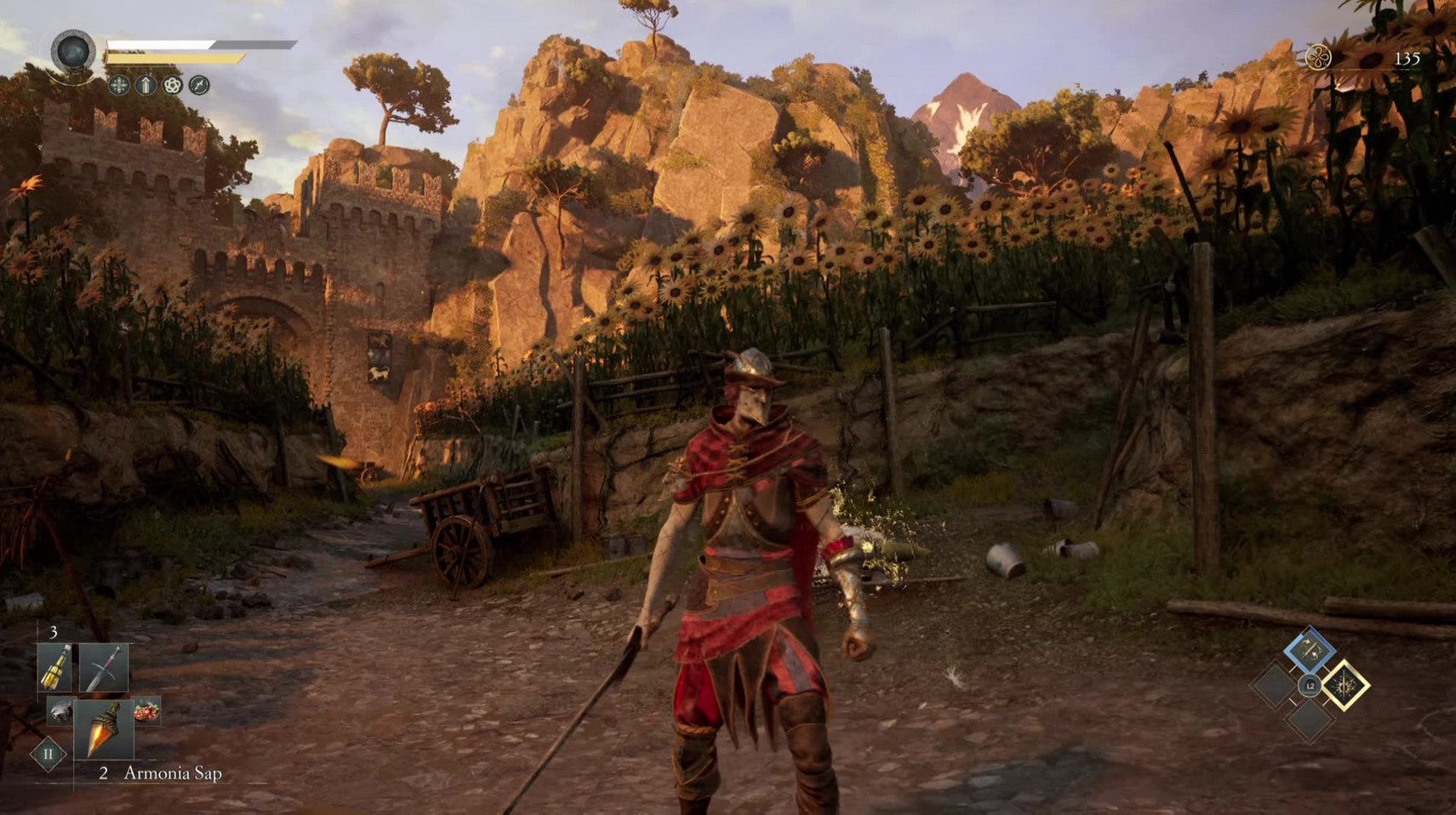
Task: Select the red berries bowl item
Action: click(x=146, y=710)
